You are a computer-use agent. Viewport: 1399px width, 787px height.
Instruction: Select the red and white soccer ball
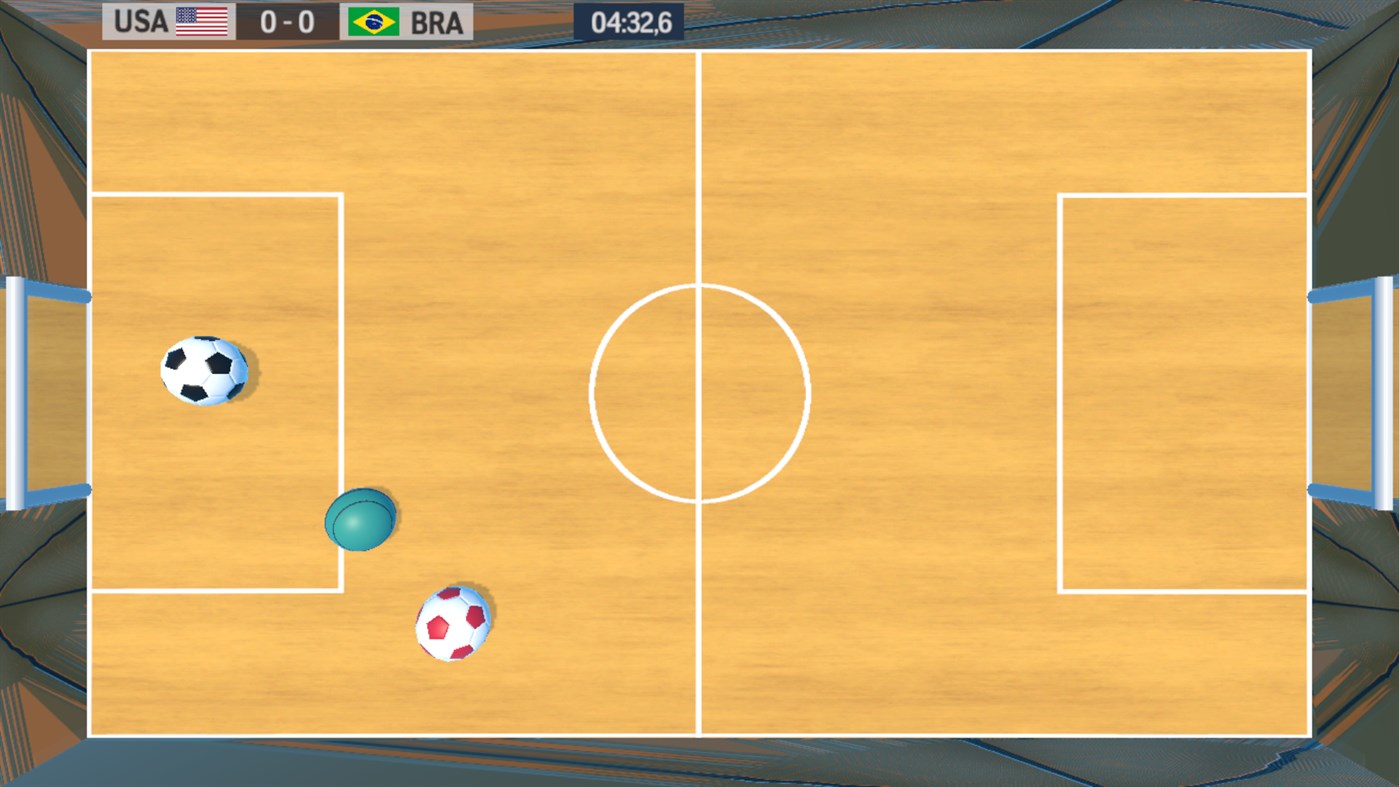tap(452, 622)
